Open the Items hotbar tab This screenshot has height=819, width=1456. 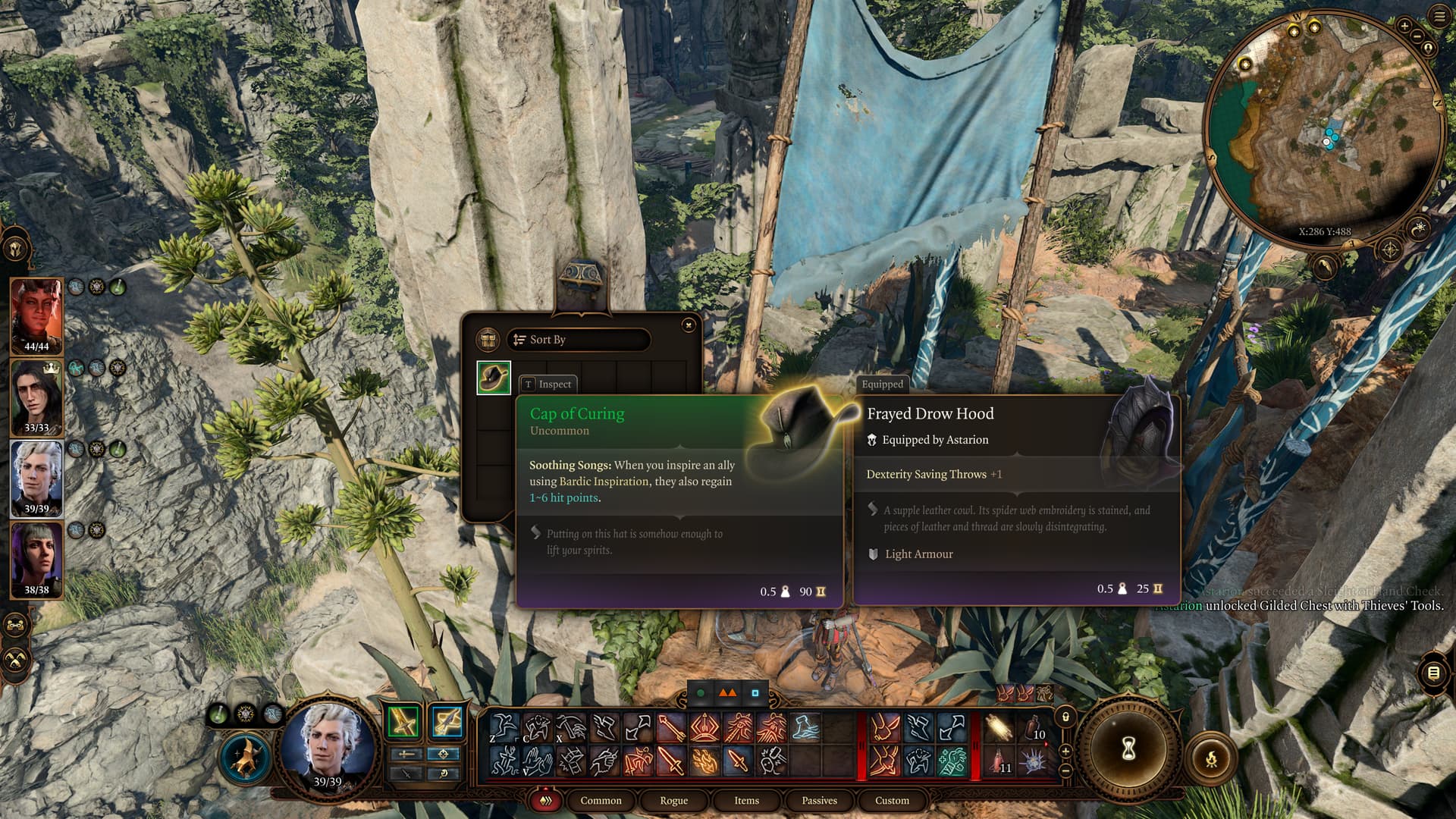[x=746, y=801]
